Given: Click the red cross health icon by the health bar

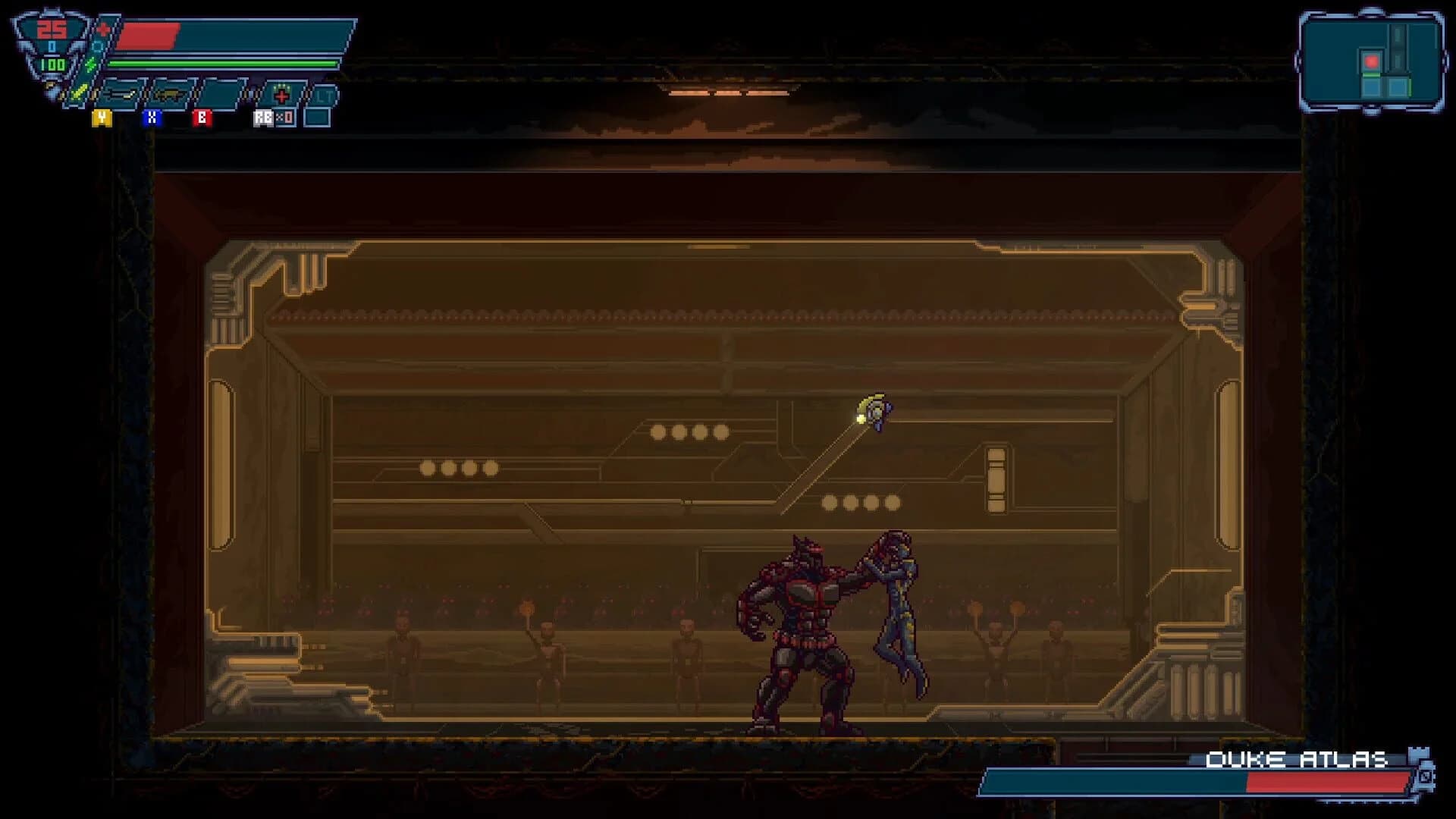Looking at the screenshot, I should (102, 30).
